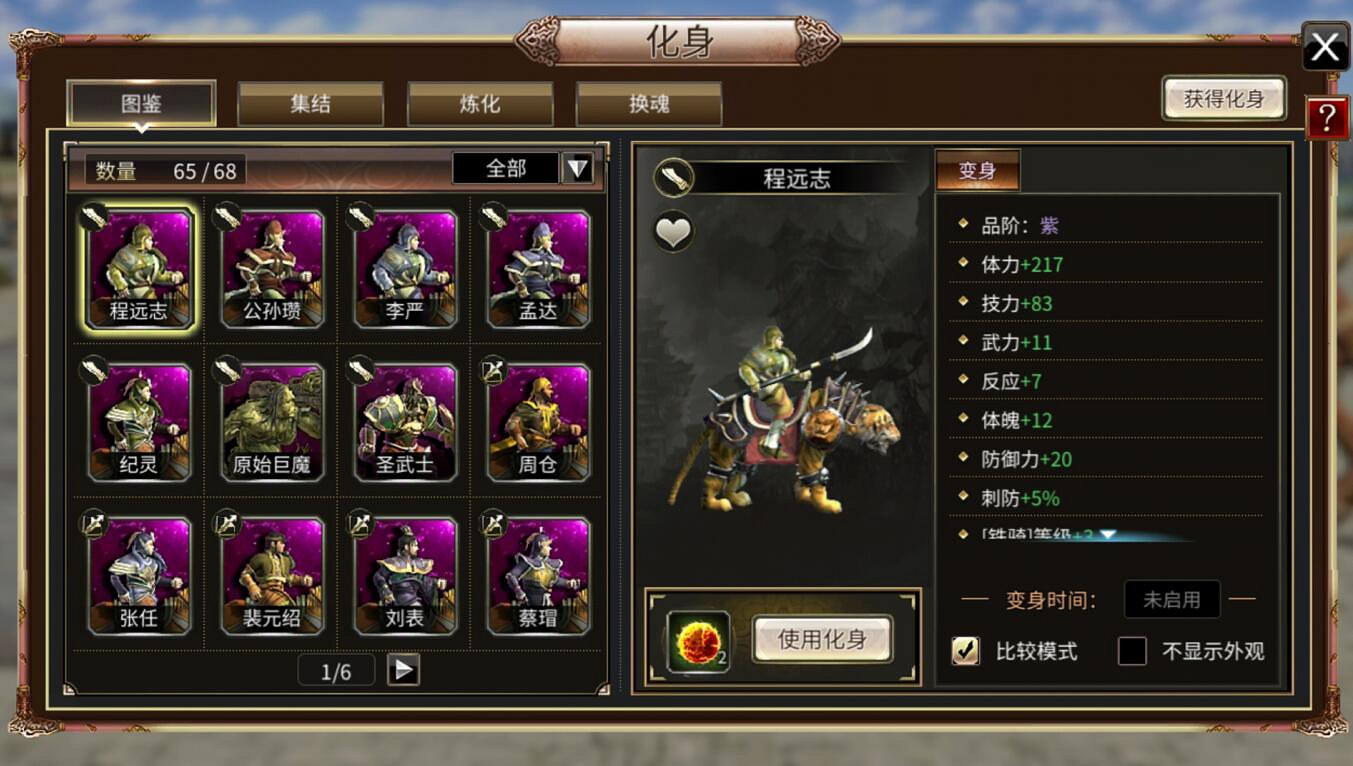Screen dimensions: 1353x766
Task: Click the blade icon in the 程远志 nameplate
Action: click(672, 172)
